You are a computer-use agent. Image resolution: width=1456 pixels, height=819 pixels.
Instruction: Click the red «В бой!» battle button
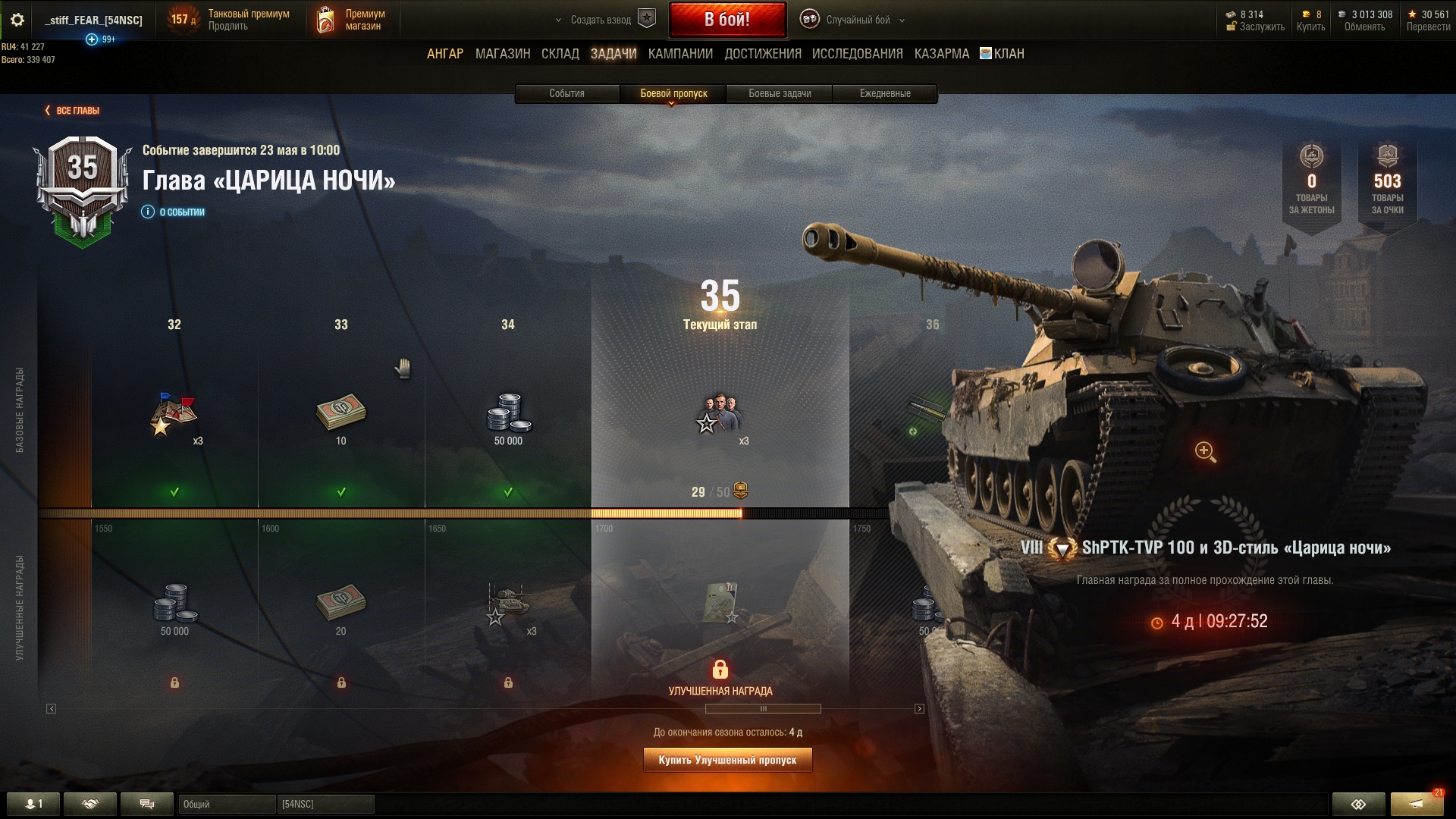[x=726, y=20]
